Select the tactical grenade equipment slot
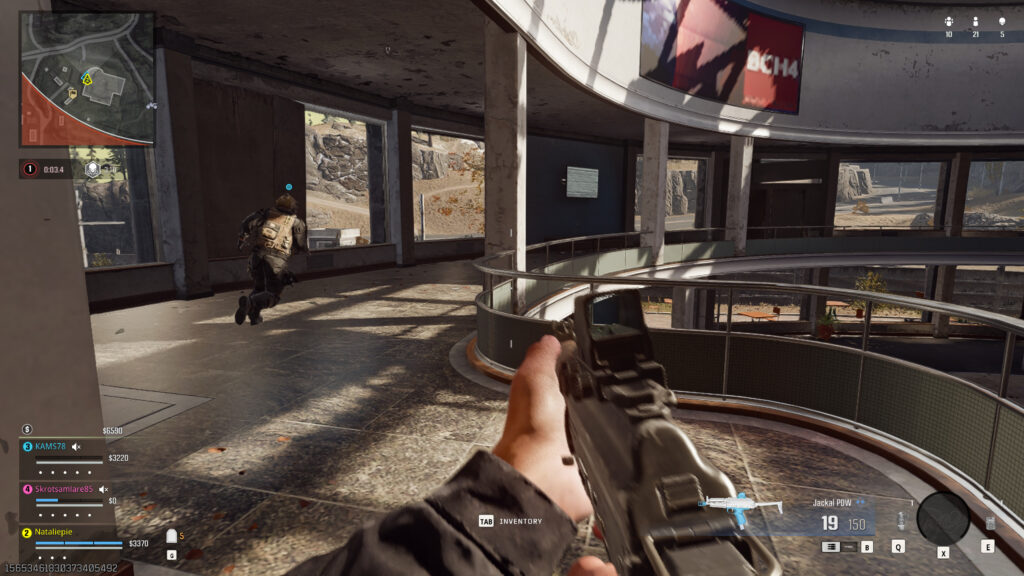 point(898,521)
